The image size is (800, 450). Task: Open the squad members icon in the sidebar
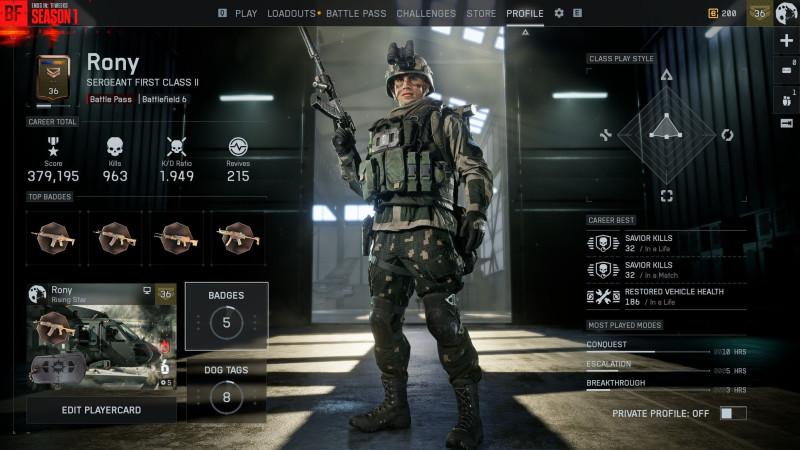point(786,97)
